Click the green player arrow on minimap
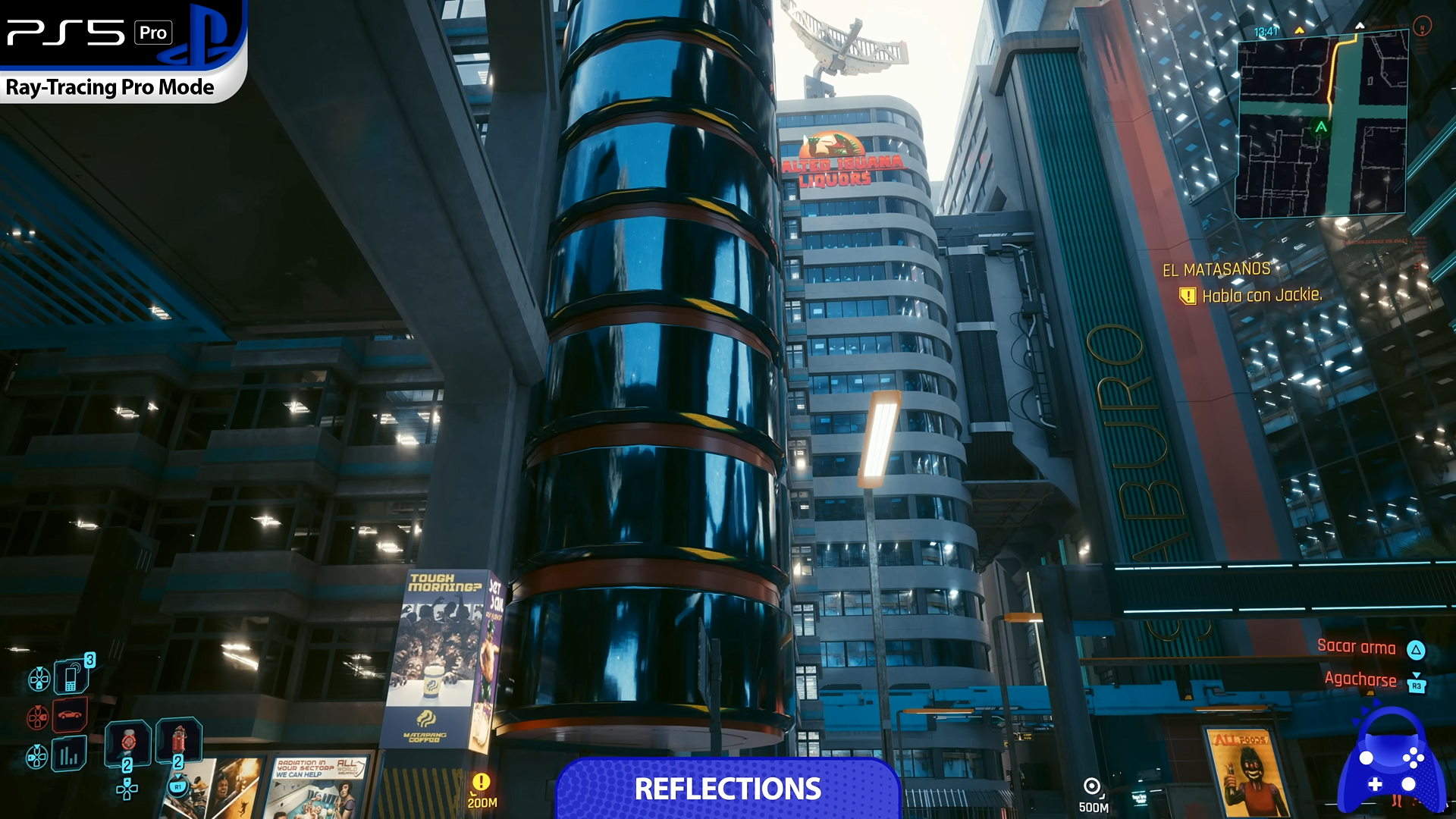Screen dimensions: 1456x819 (x=1322, y=127)
